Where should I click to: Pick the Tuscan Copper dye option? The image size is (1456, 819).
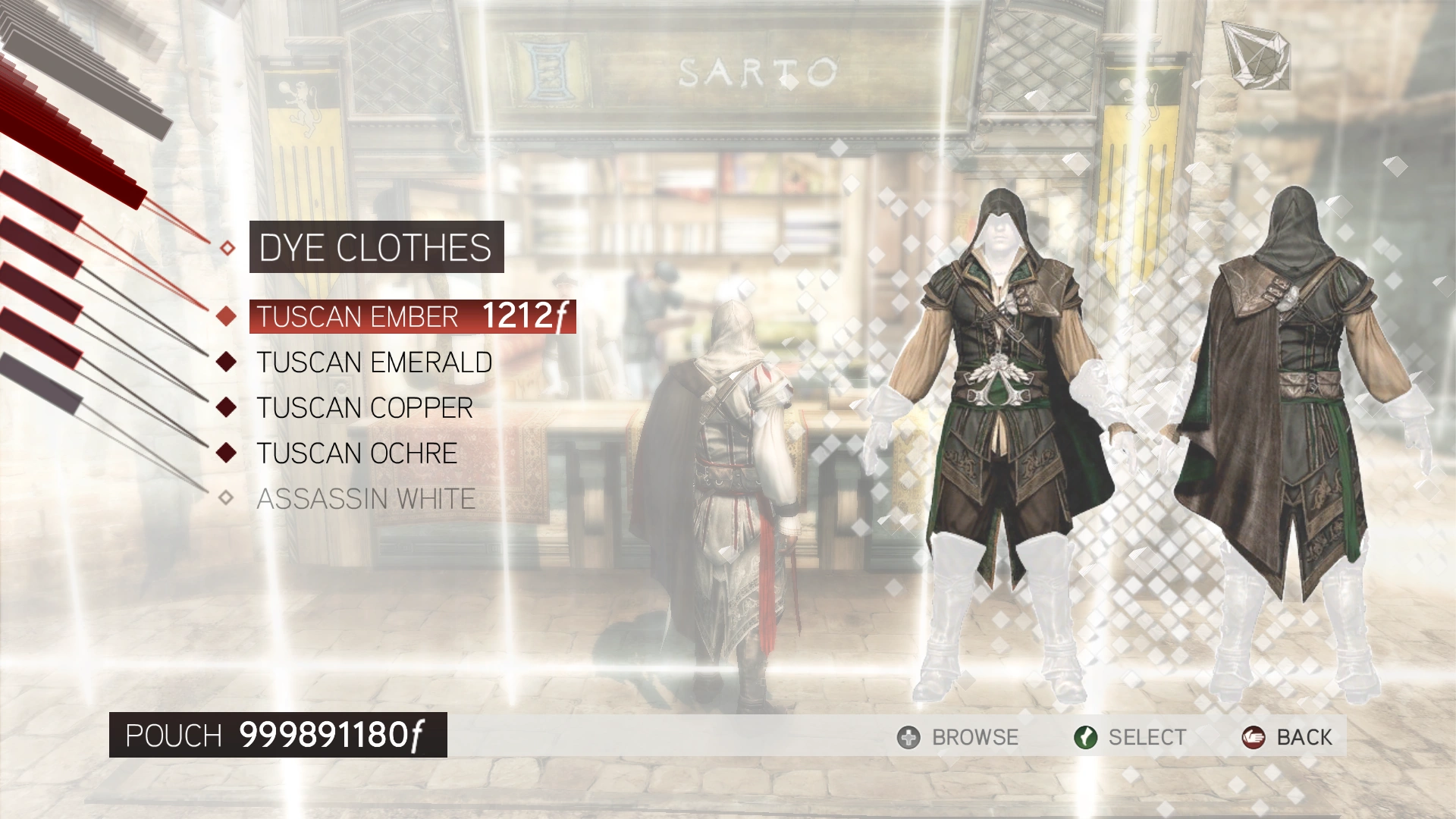[364, 408]
